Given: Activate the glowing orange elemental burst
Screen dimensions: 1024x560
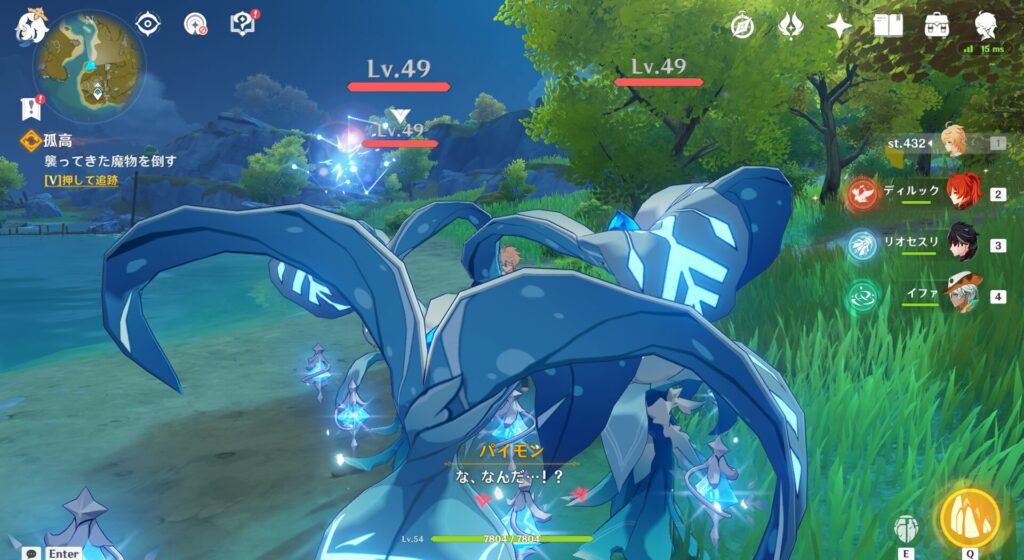Looking at the screenshot, I should (969, 517).
